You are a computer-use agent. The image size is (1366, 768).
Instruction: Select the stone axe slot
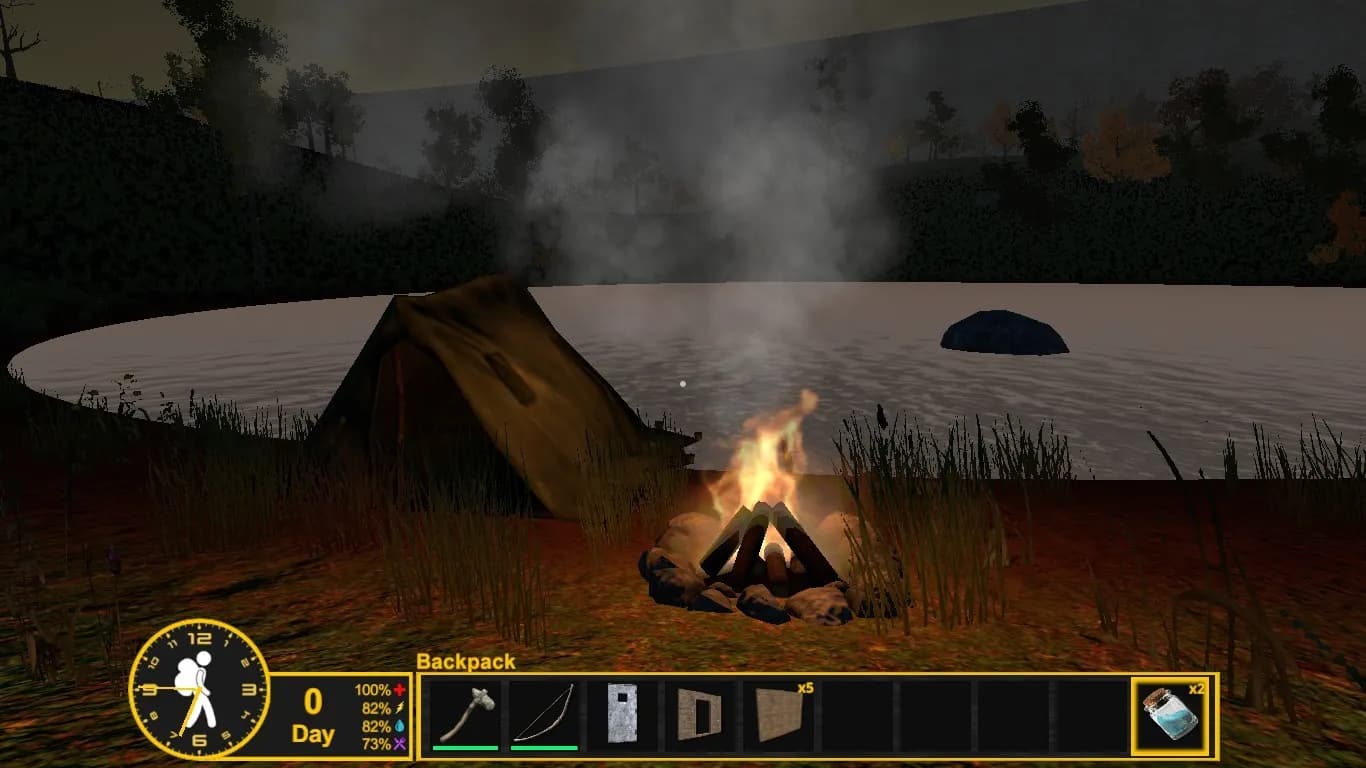[x=466, y=714]
